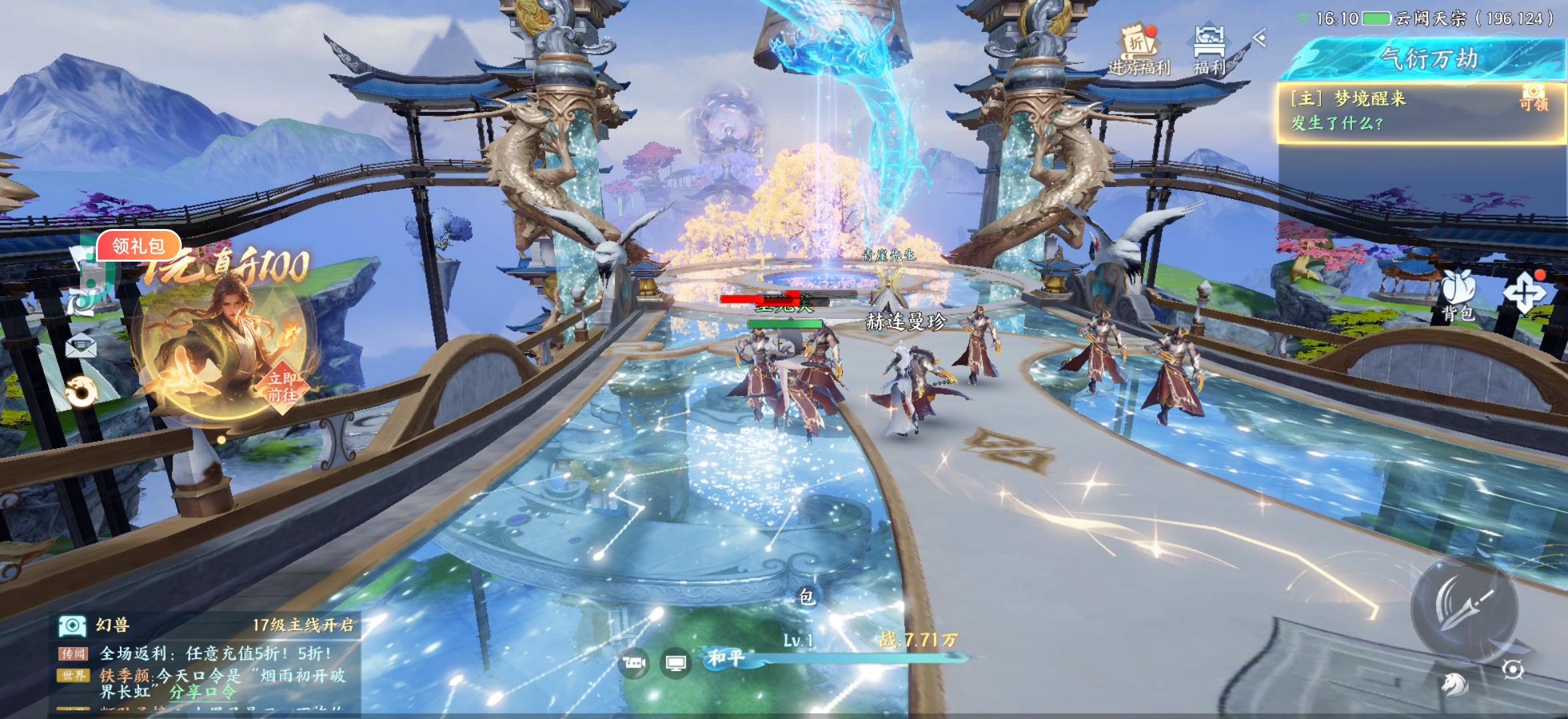Screen dimensions: 1568x719
Task: Toggle the camera view button
Action: click(x=633, y=663)
